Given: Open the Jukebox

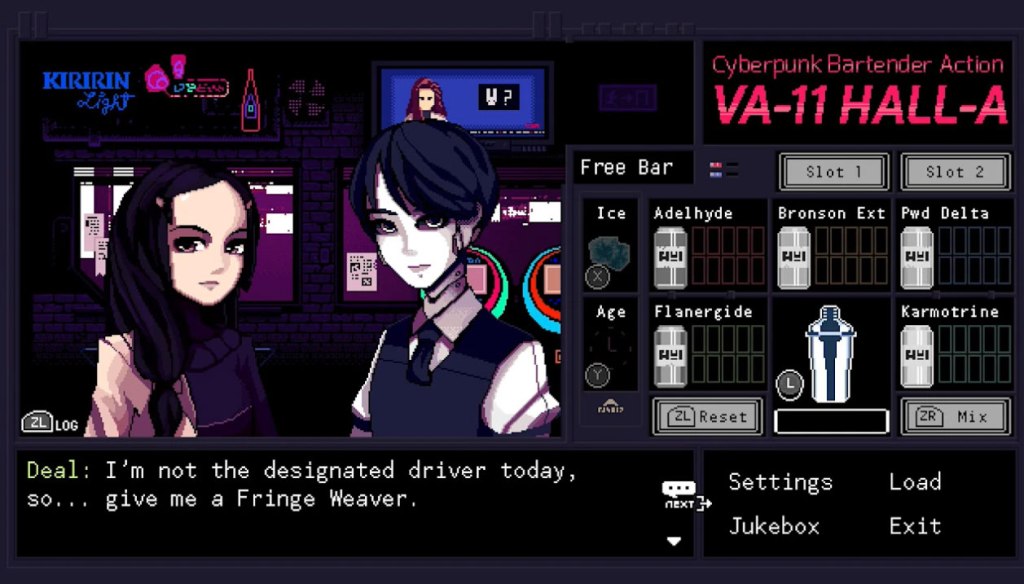Looking at the screenshot, I should pos(774,526).
